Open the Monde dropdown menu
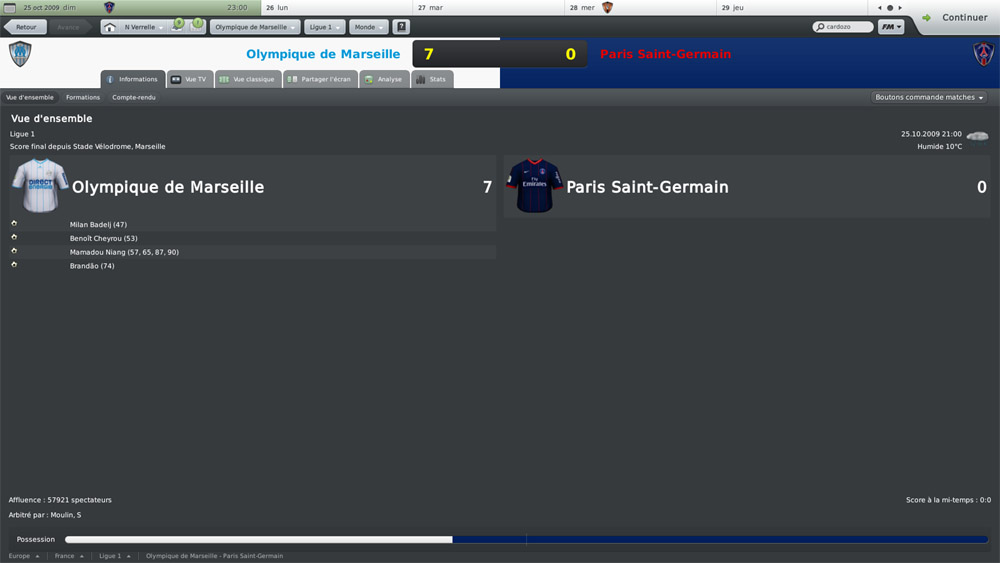 [x=368, y=27]
